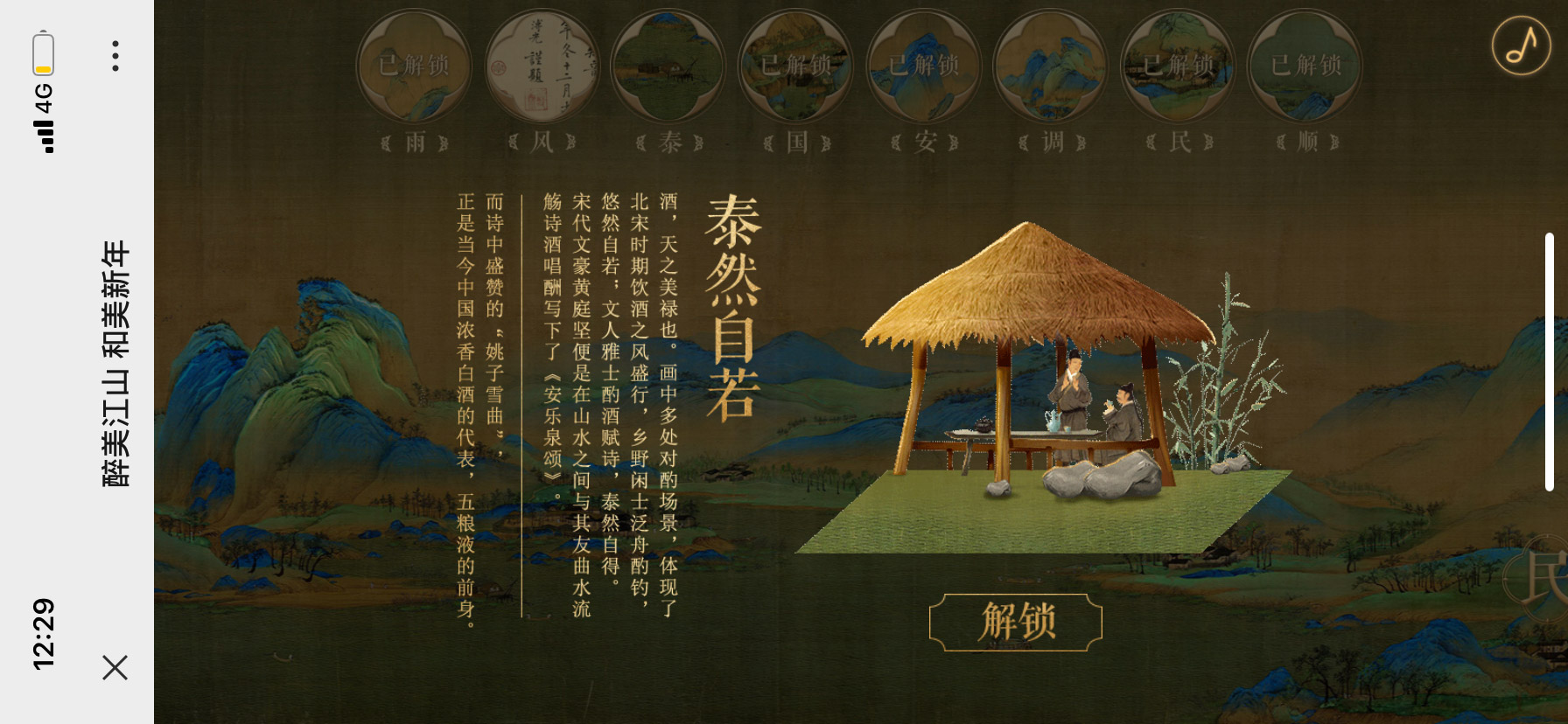Select the 雨 medallion
Viewport: 1568px width, 724px height.
click(415, 66)
